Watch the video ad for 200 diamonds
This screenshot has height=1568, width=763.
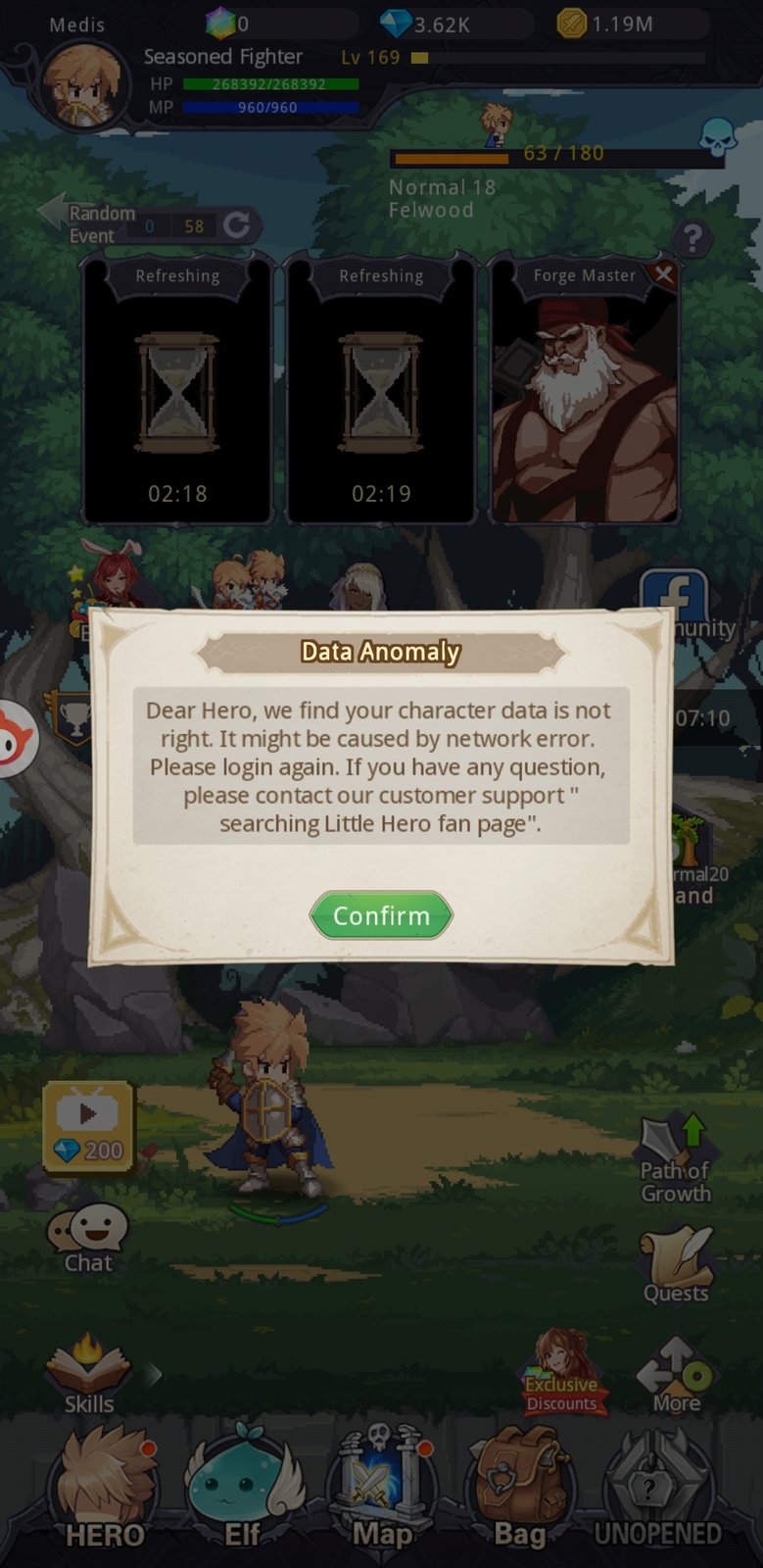coord(88,1127)
